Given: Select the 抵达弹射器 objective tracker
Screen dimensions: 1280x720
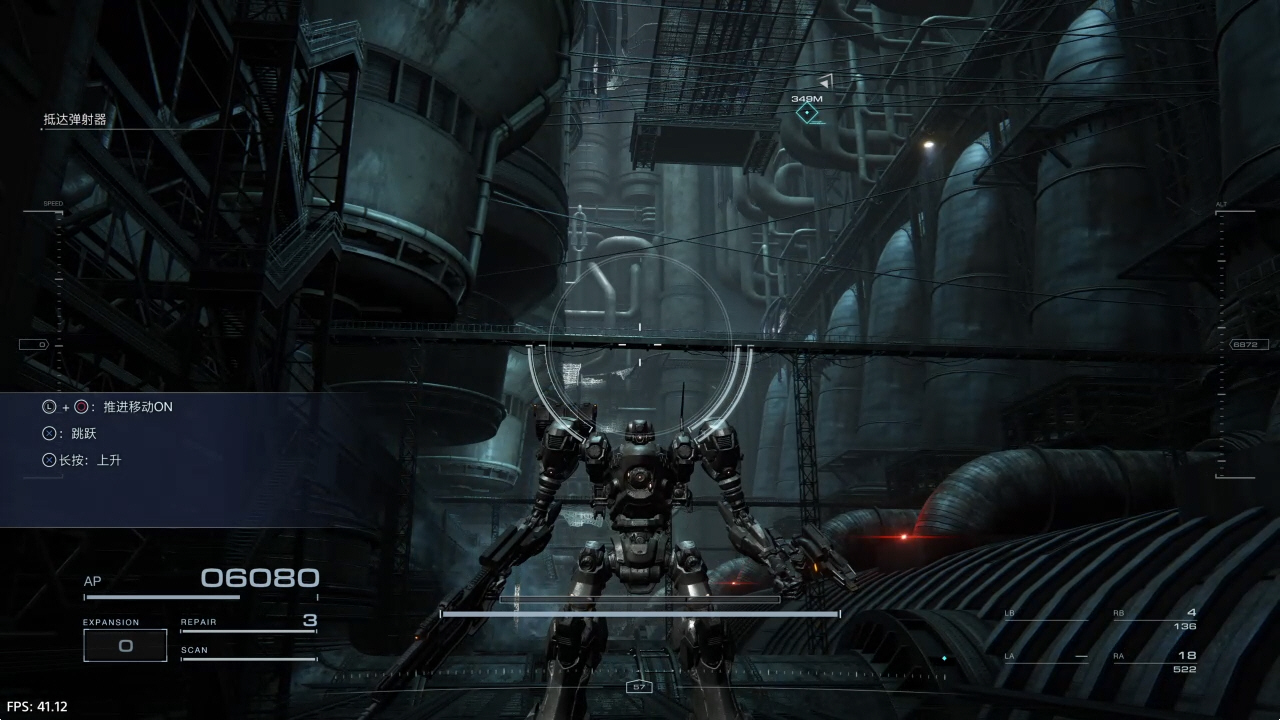Looking at the screenshot, I should click(x=75, y=120).
